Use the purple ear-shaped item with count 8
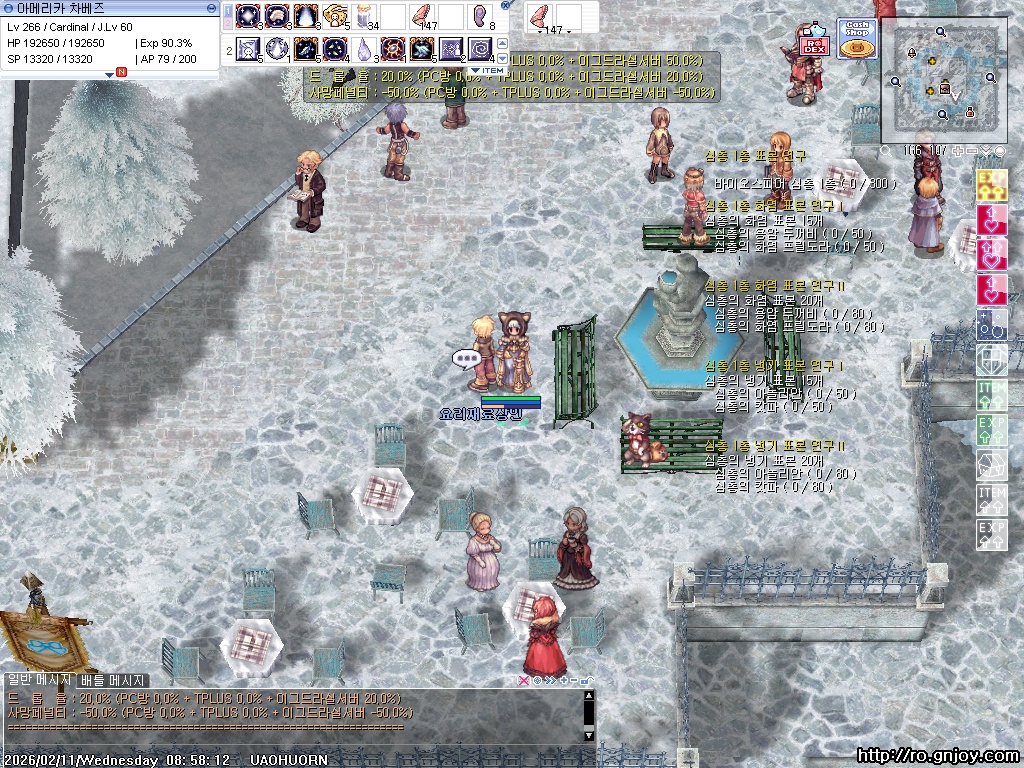The width and height of the screenshot is (1024, 768). [x=481, y=17]
